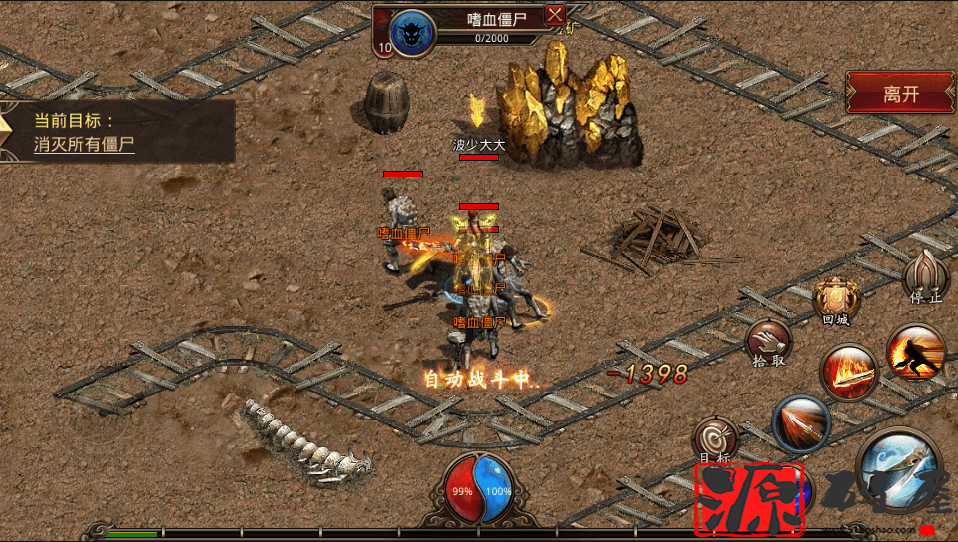Use the 回城 return to town button
The width and height of the screenshot is (958, 542).
pos(835,298)
